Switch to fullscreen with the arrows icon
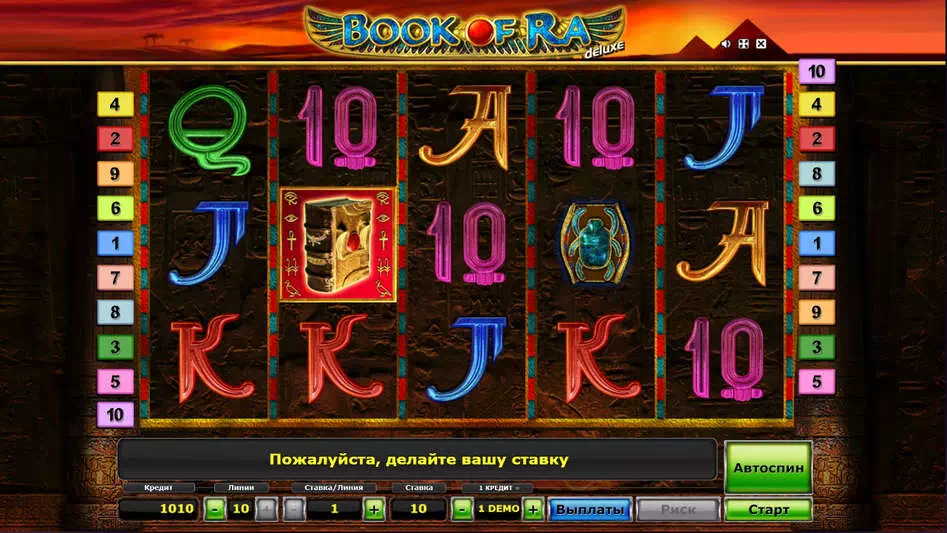 [743, 44]
